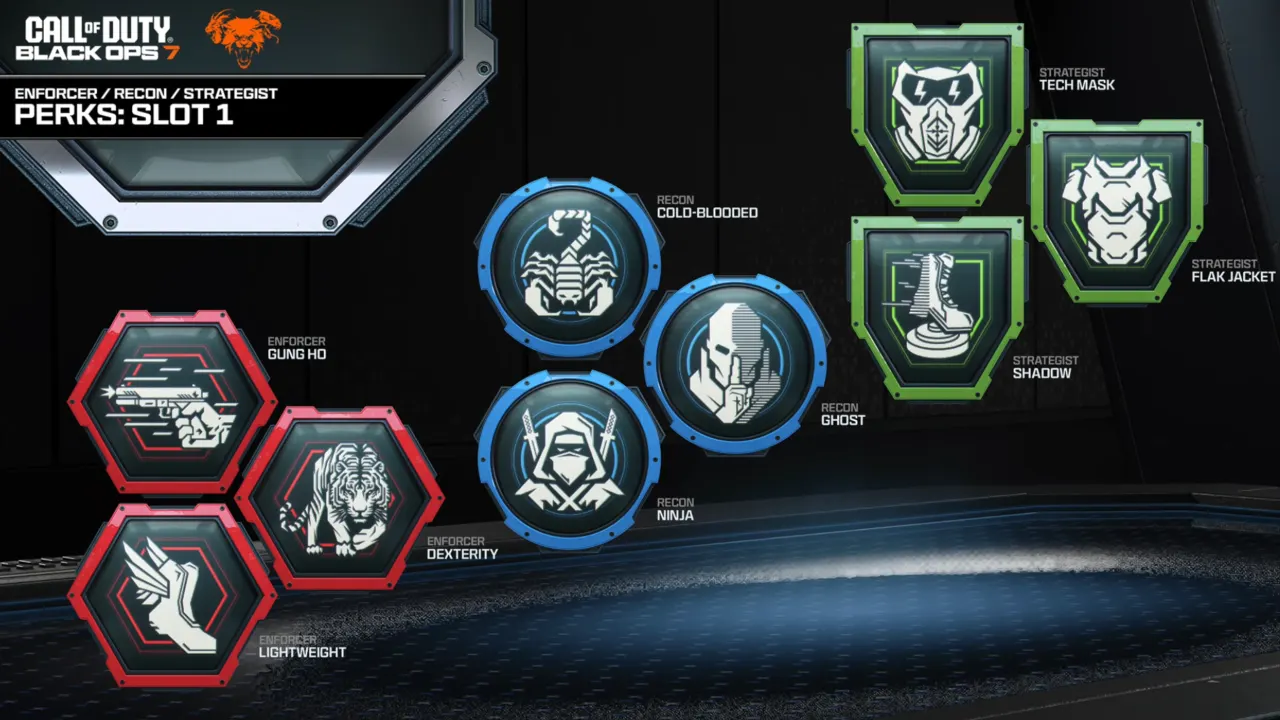
Task: Select the Tech Mask perk
Action: click(937, 112)
